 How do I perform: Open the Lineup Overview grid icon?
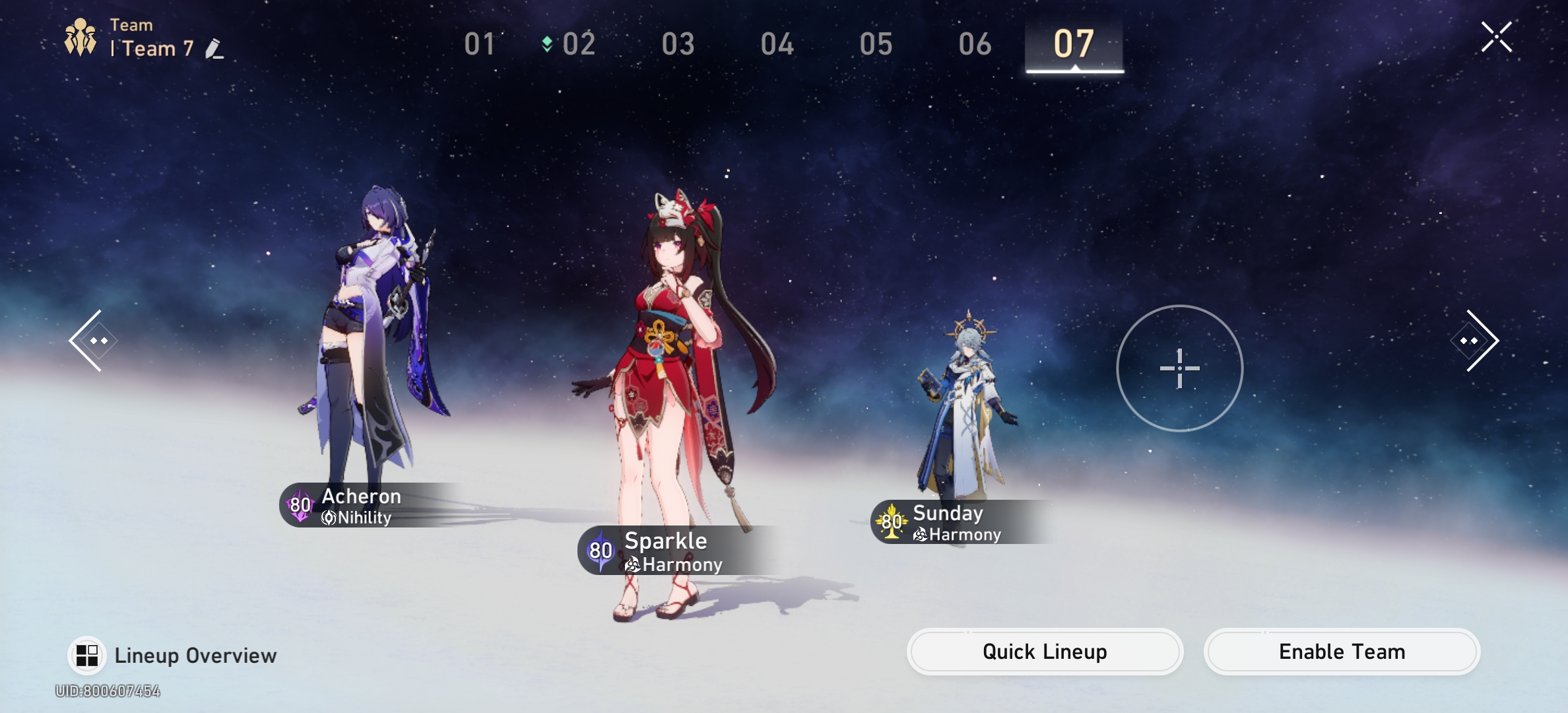(88, 654)
